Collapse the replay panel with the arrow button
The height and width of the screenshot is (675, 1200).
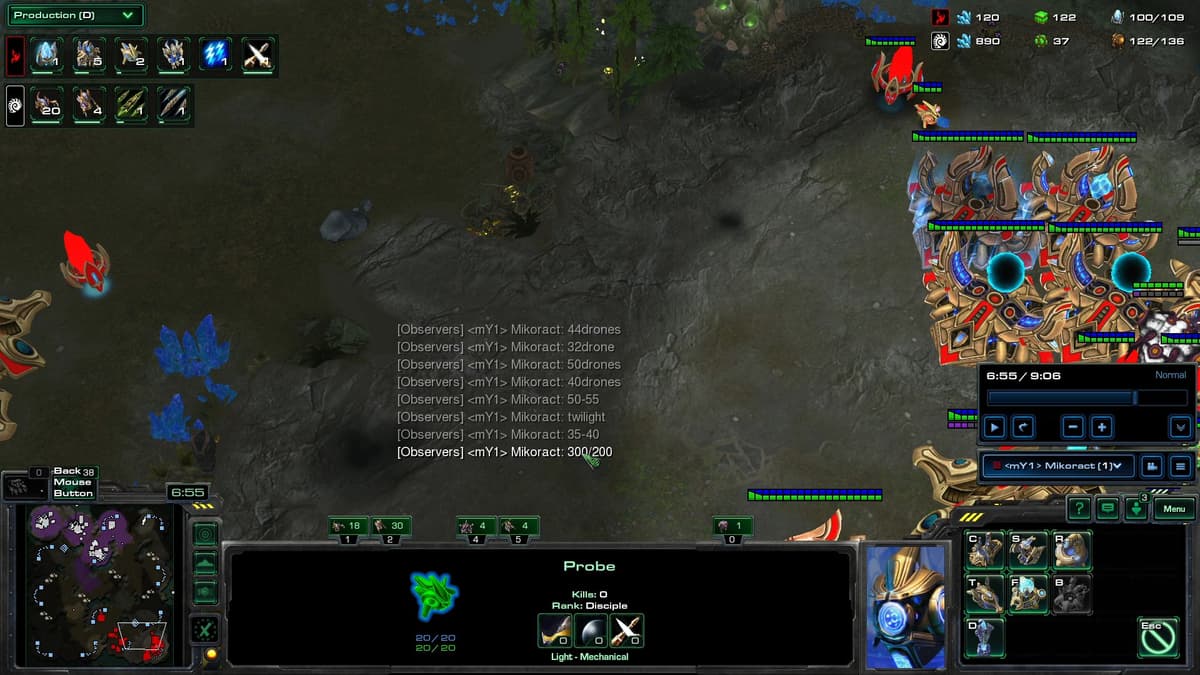pyautogui.click(x=1180, y=427)
